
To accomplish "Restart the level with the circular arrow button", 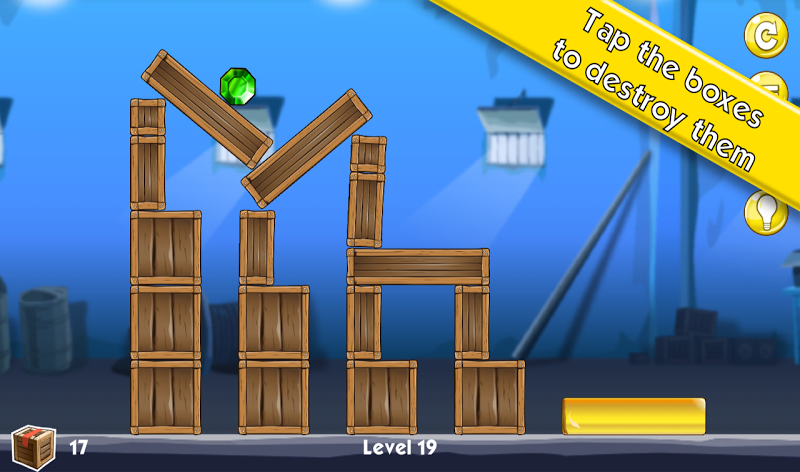I will (766, 36).
